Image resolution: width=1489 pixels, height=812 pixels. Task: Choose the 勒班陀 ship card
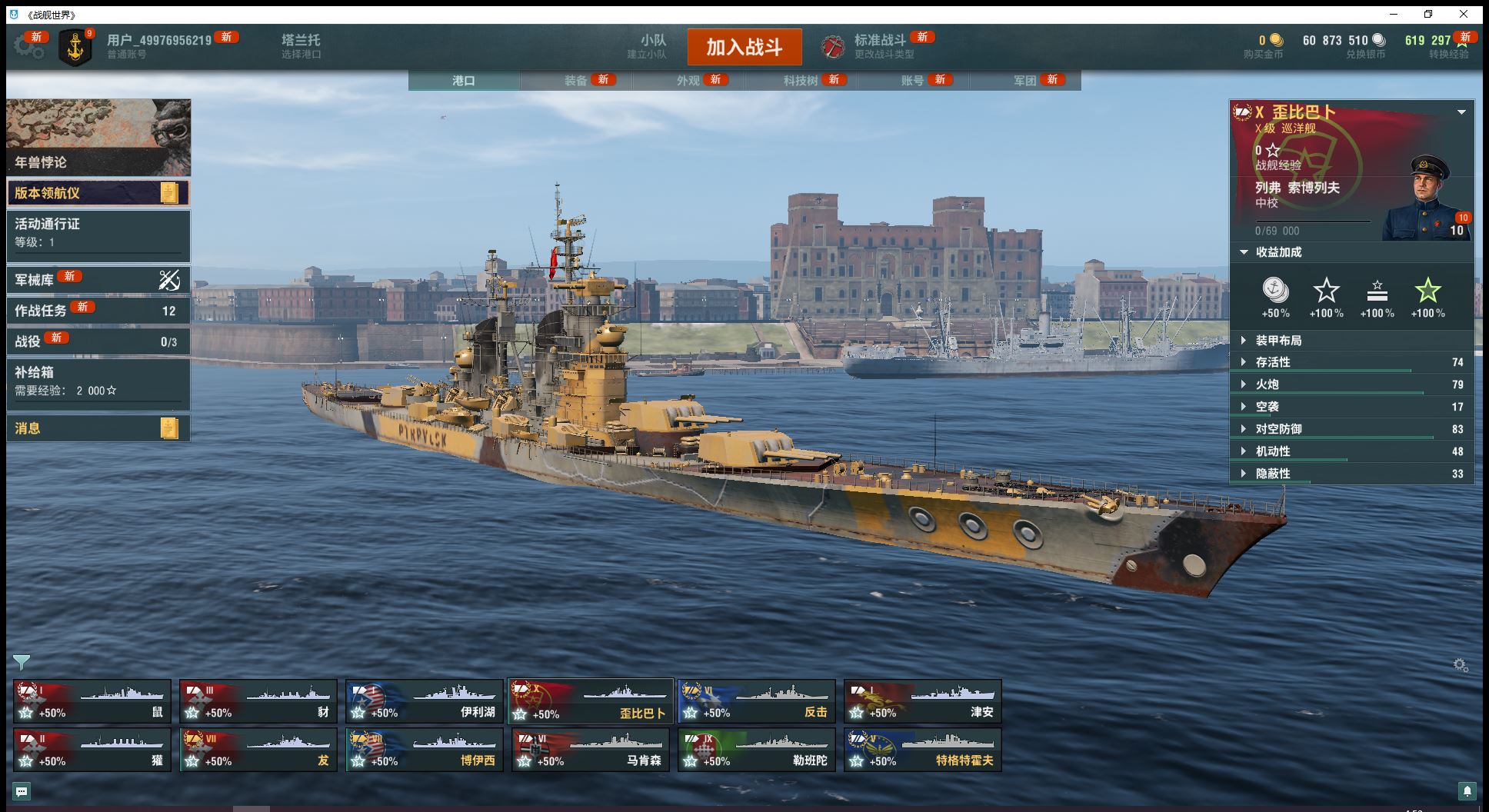pyautogui.click(x=756, y=750)
